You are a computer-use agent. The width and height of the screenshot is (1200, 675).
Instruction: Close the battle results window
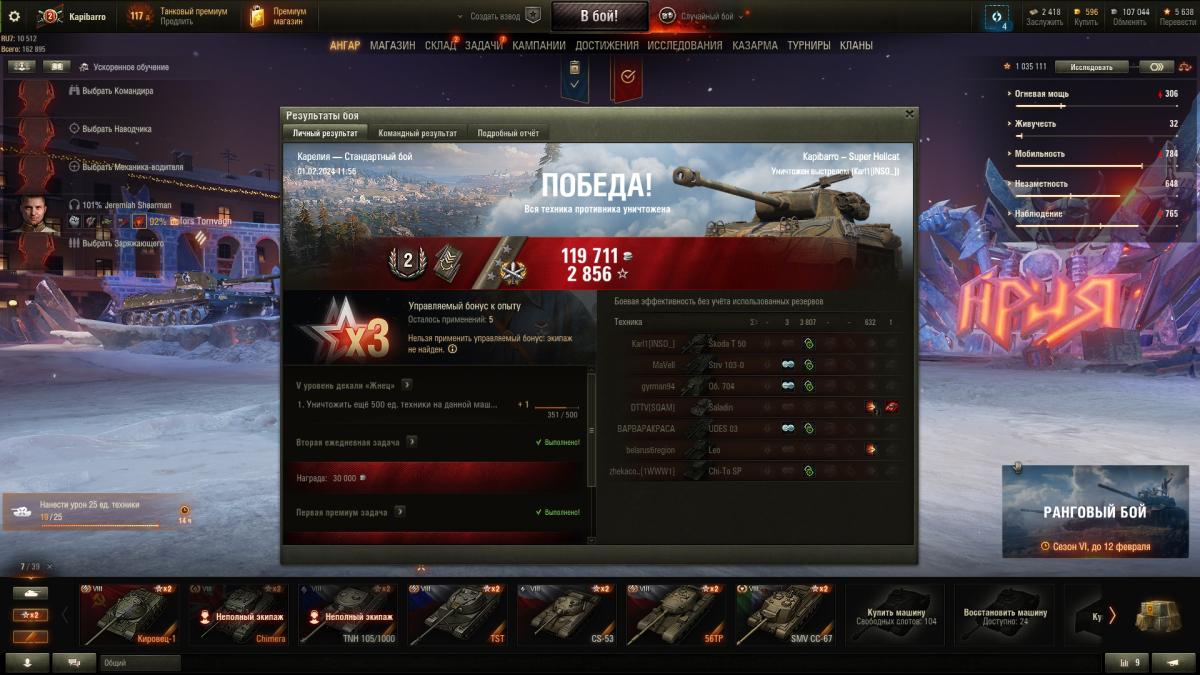(909, 114)
